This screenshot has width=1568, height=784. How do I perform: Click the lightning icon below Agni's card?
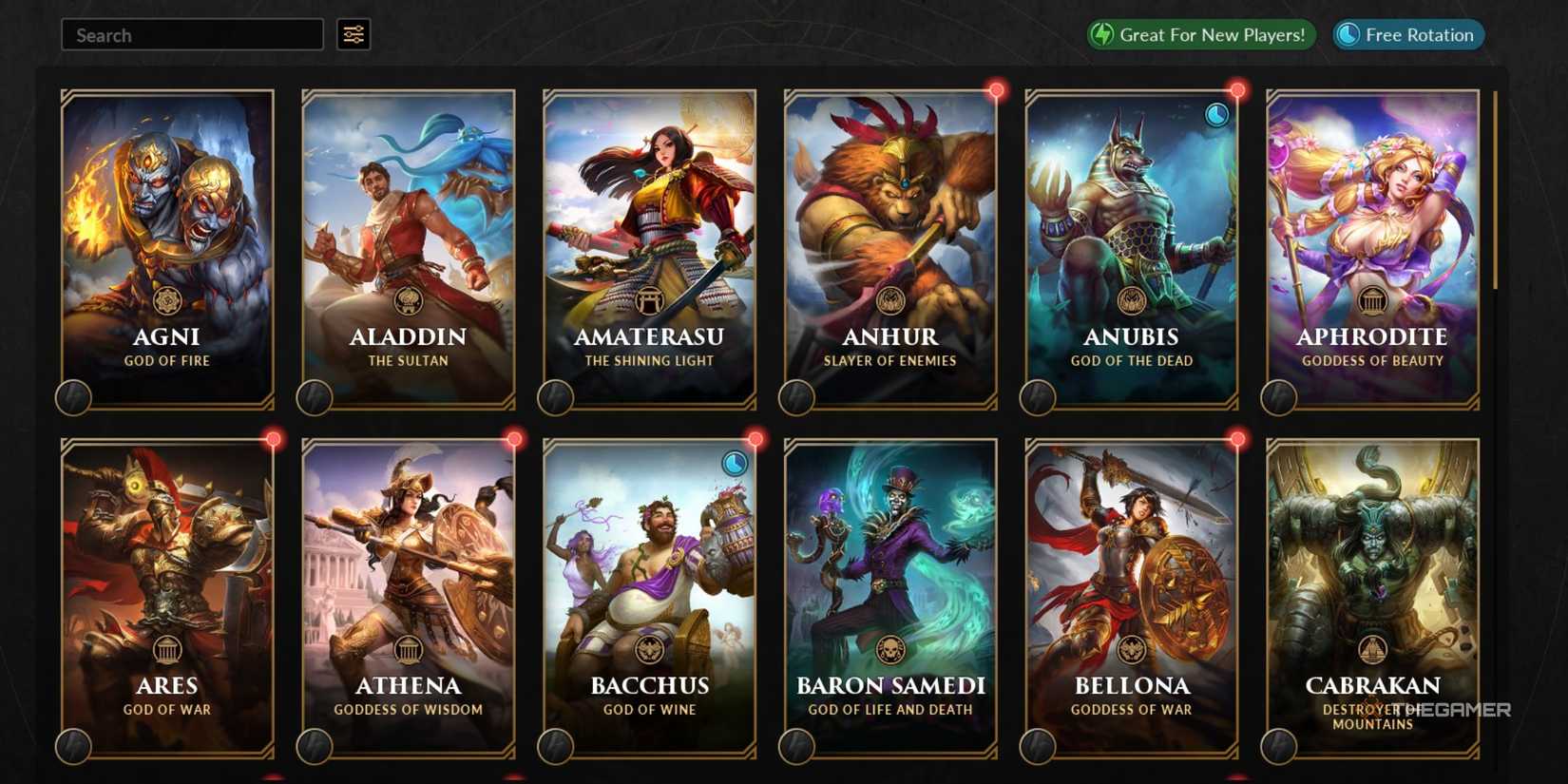click(75, 397)
